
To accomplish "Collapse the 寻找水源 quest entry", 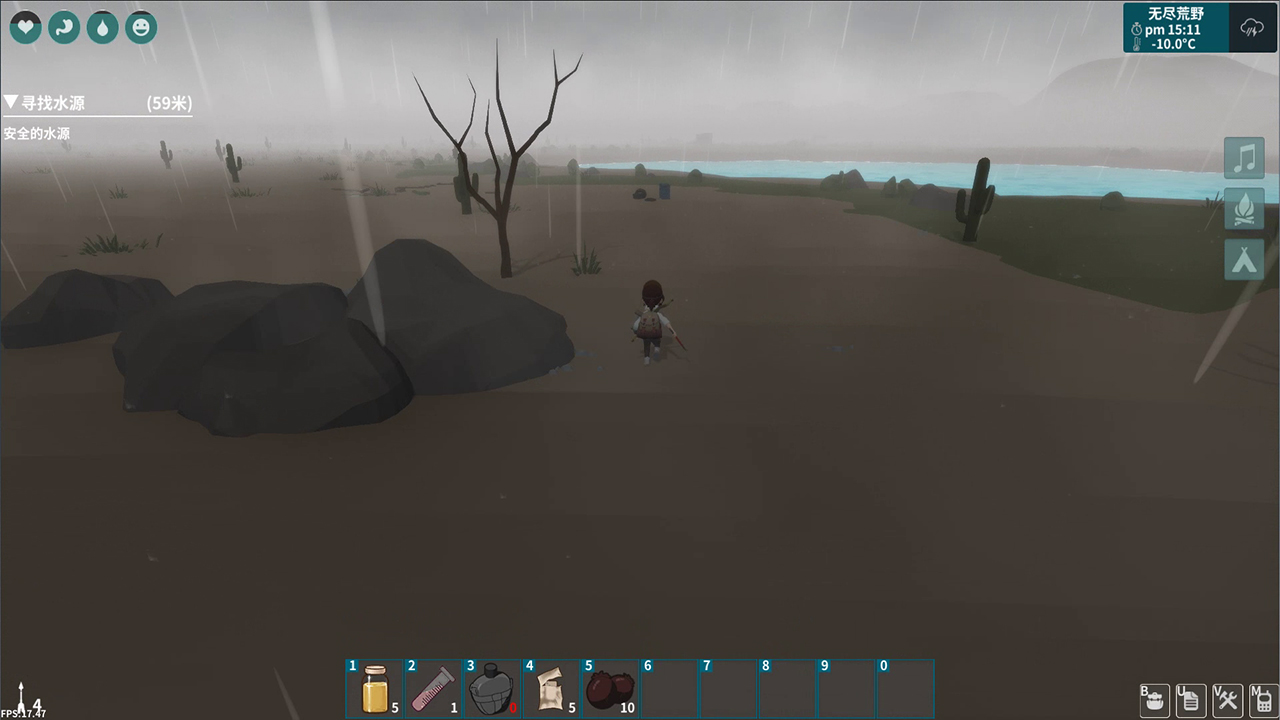I will pyautogui.click(x=12, y=101).
